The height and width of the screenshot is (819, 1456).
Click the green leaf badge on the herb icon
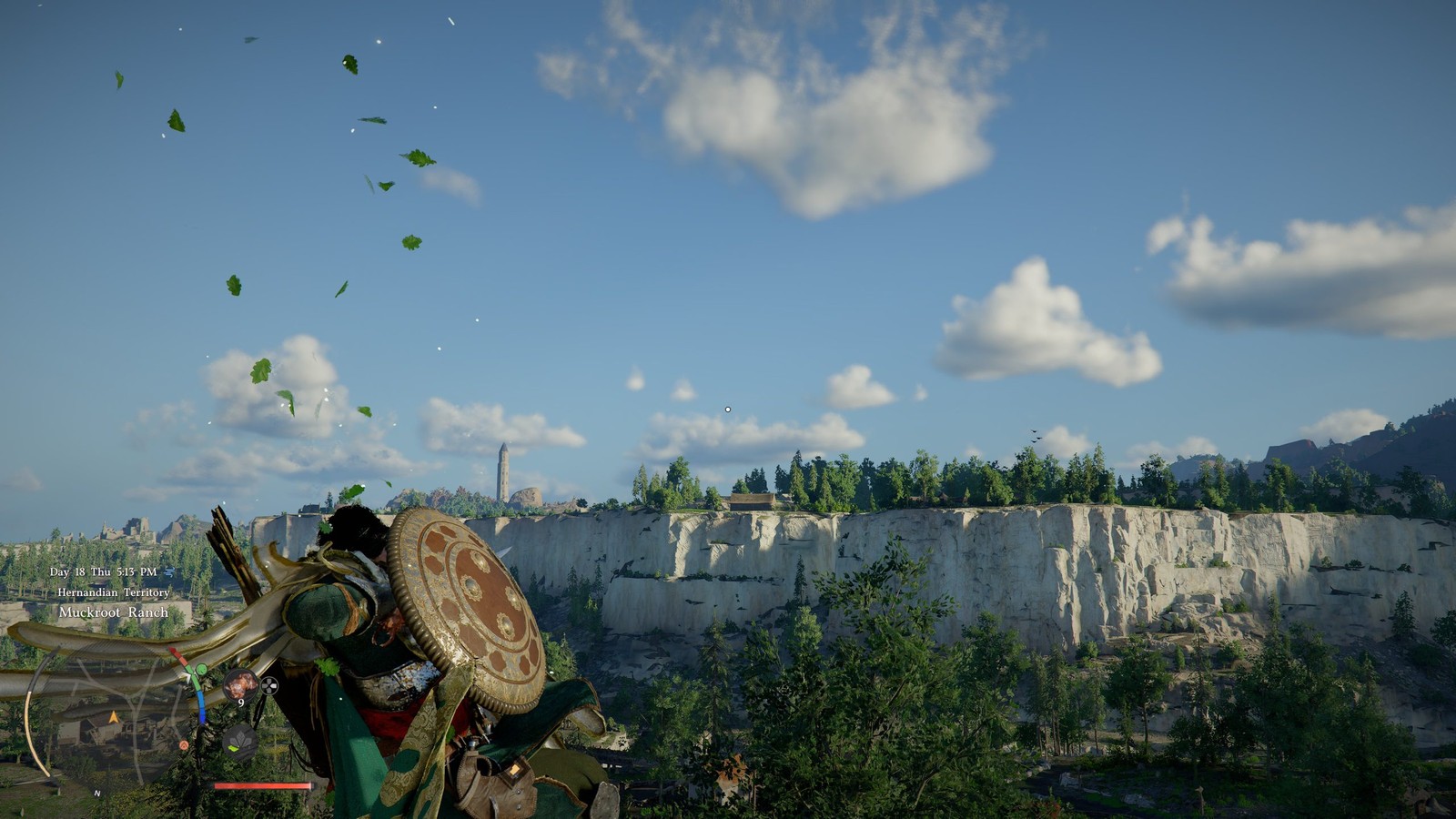[232, 747]
